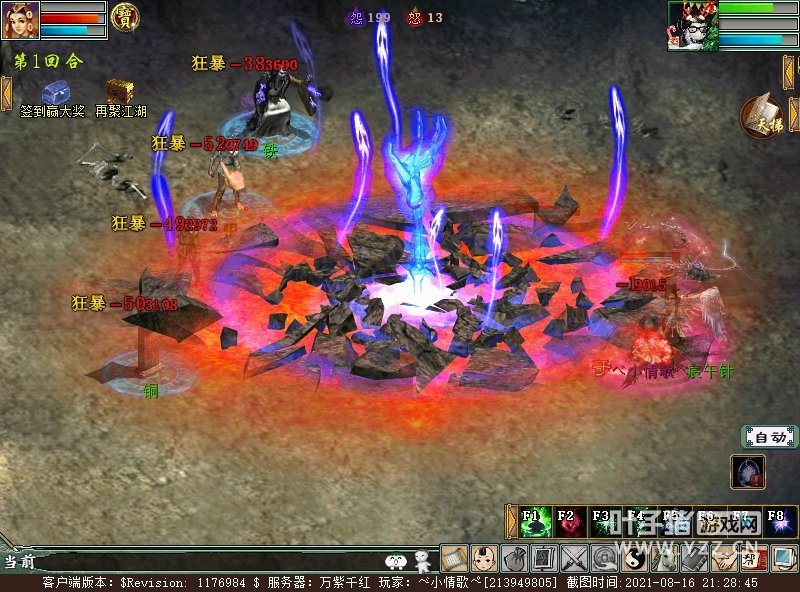
Task: Select the Christmas-themed player portrait
Action: tap(692, 25)
